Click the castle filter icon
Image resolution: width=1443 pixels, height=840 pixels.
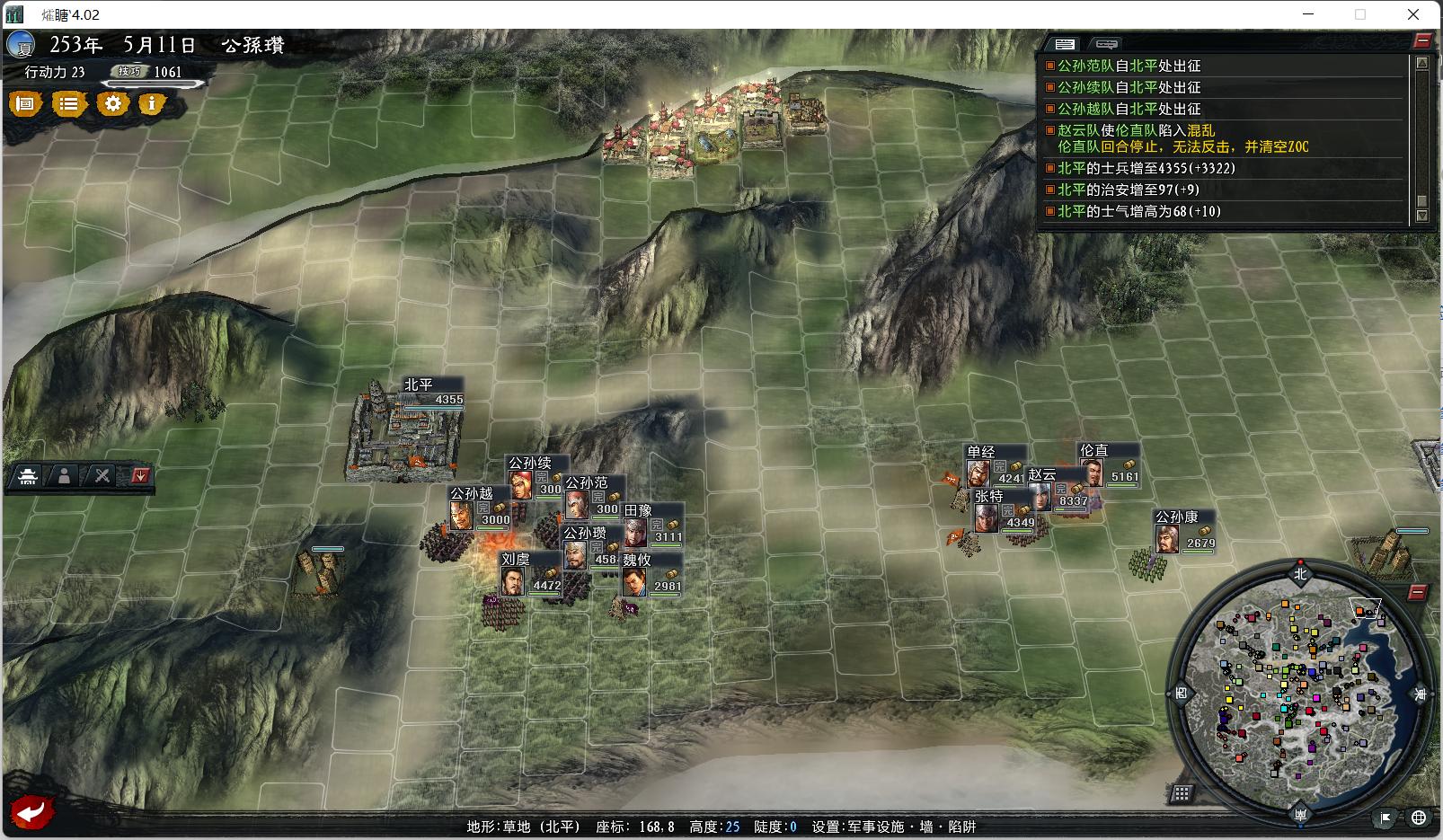click(x=28, y=476)
